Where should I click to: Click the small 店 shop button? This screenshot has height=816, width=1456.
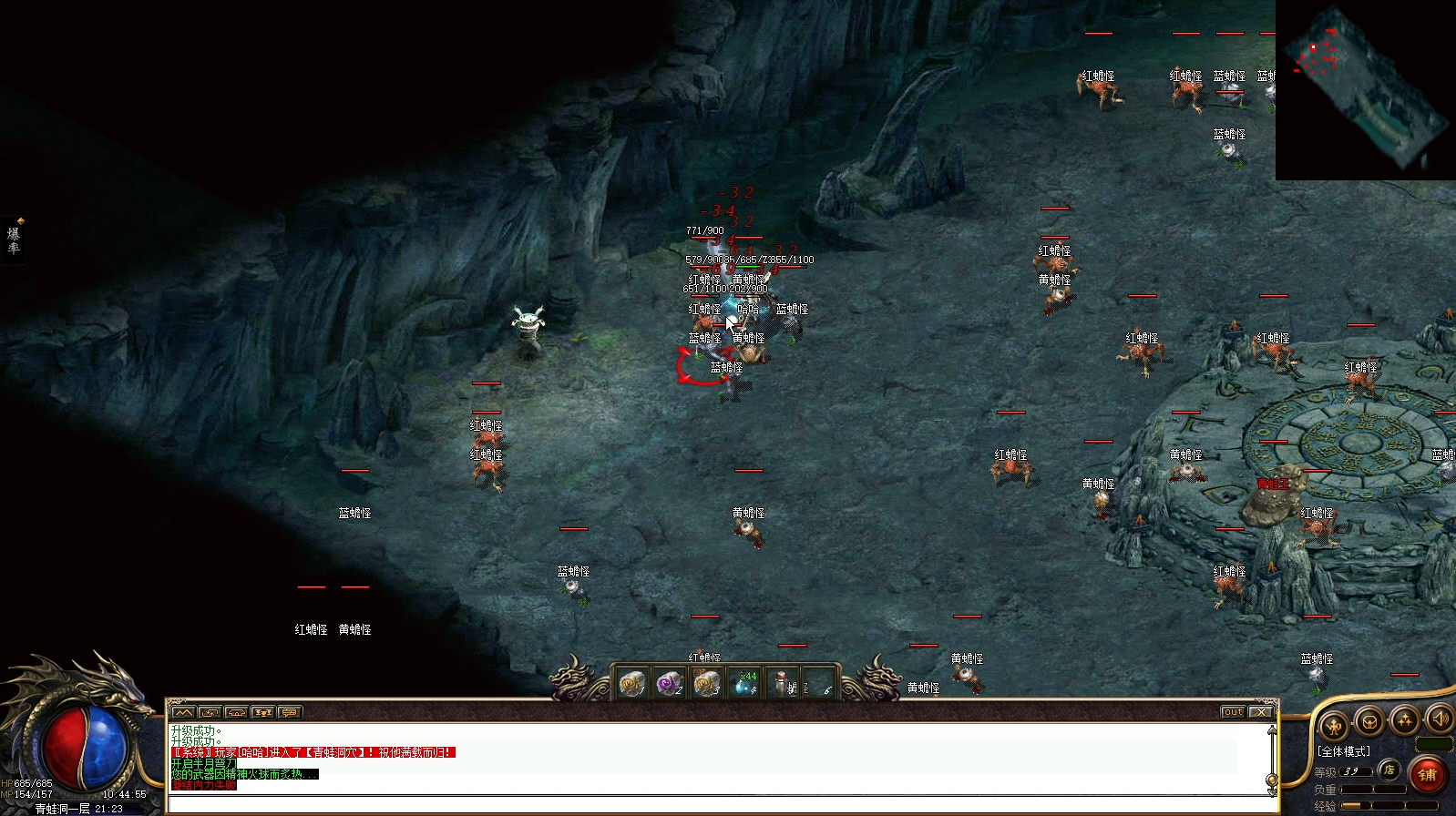tap(1389, 770)
